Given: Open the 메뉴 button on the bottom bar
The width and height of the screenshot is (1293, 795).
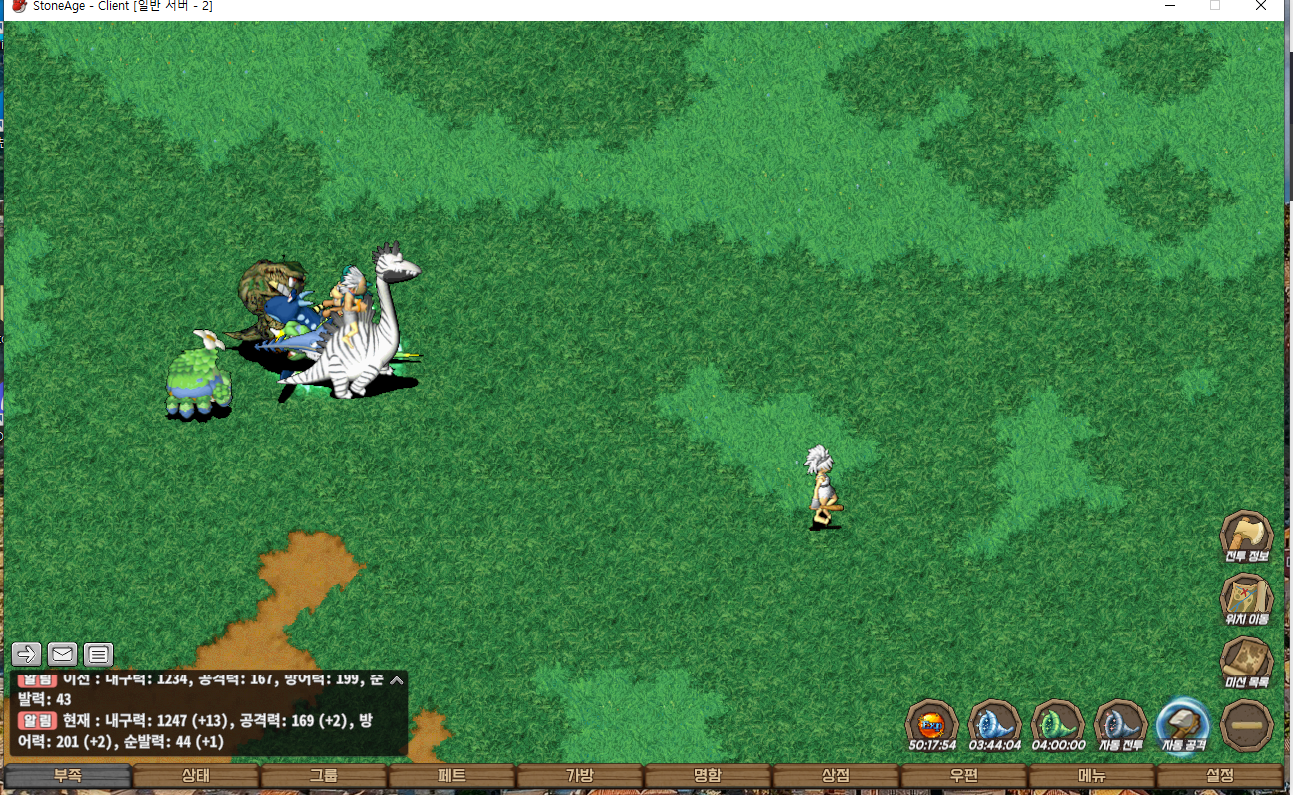Looking at the screenshot, I should click(1092, 776).
